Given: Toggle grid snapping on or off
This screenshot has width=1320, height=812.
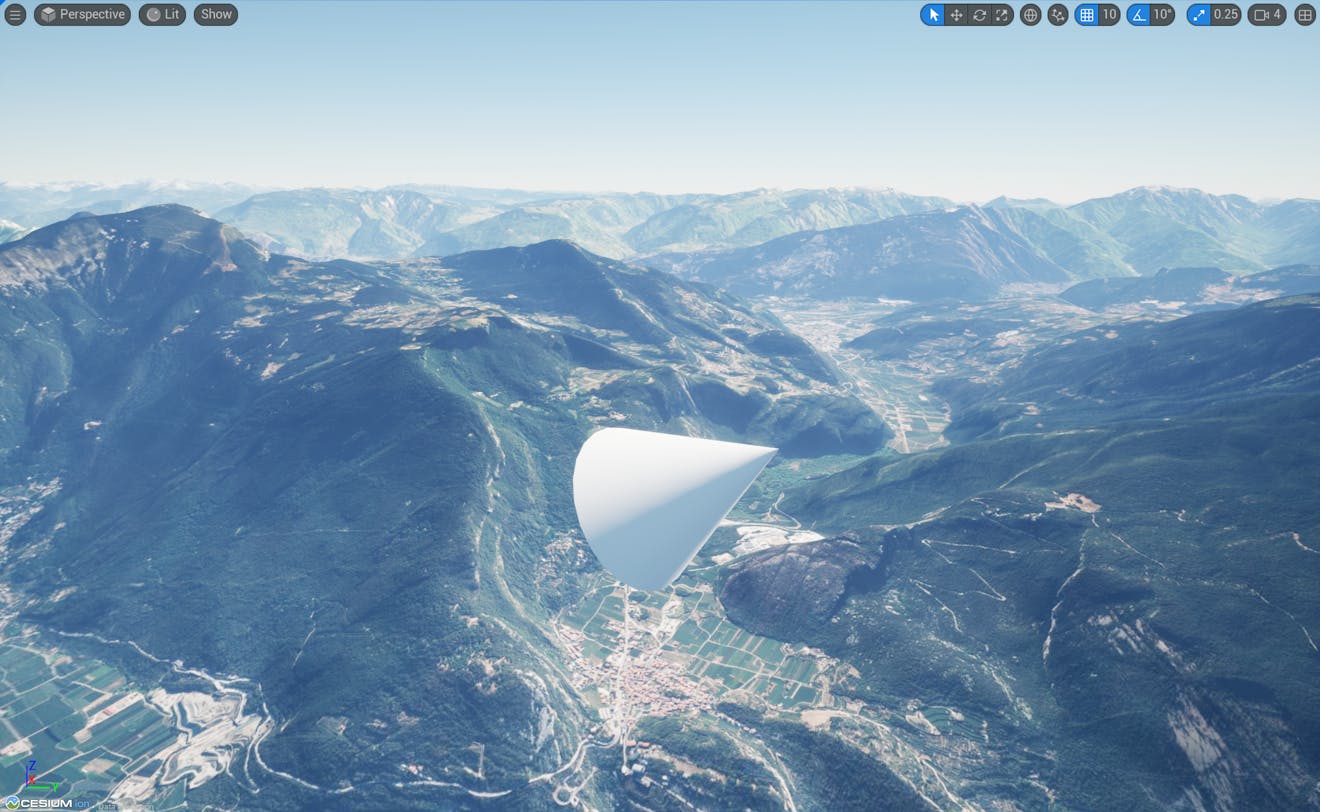Looking at the screenshot, I should [x=1086, y=15].
